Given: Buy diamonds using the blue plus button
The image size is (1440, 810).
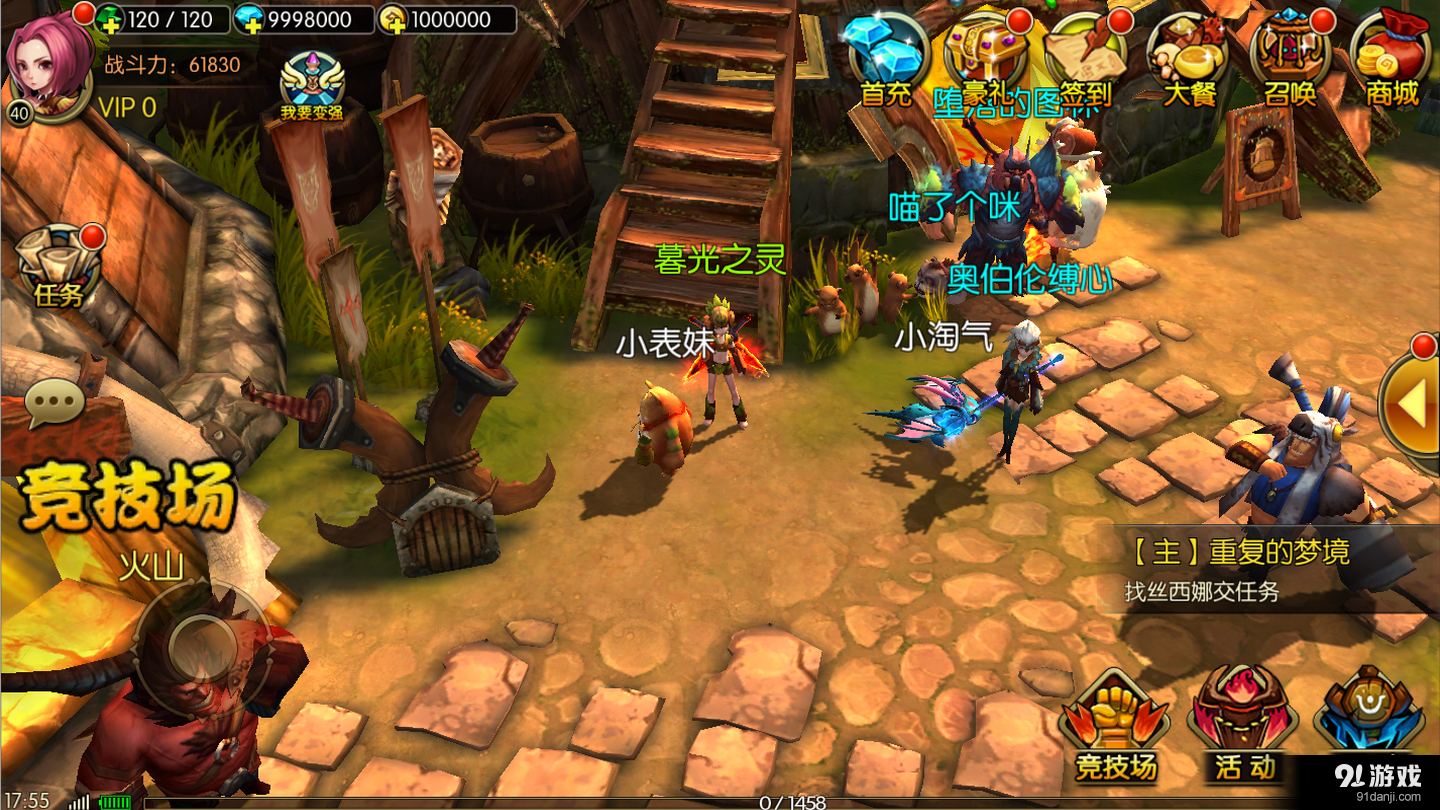Looking at the screenshot, I should (246, 19).
